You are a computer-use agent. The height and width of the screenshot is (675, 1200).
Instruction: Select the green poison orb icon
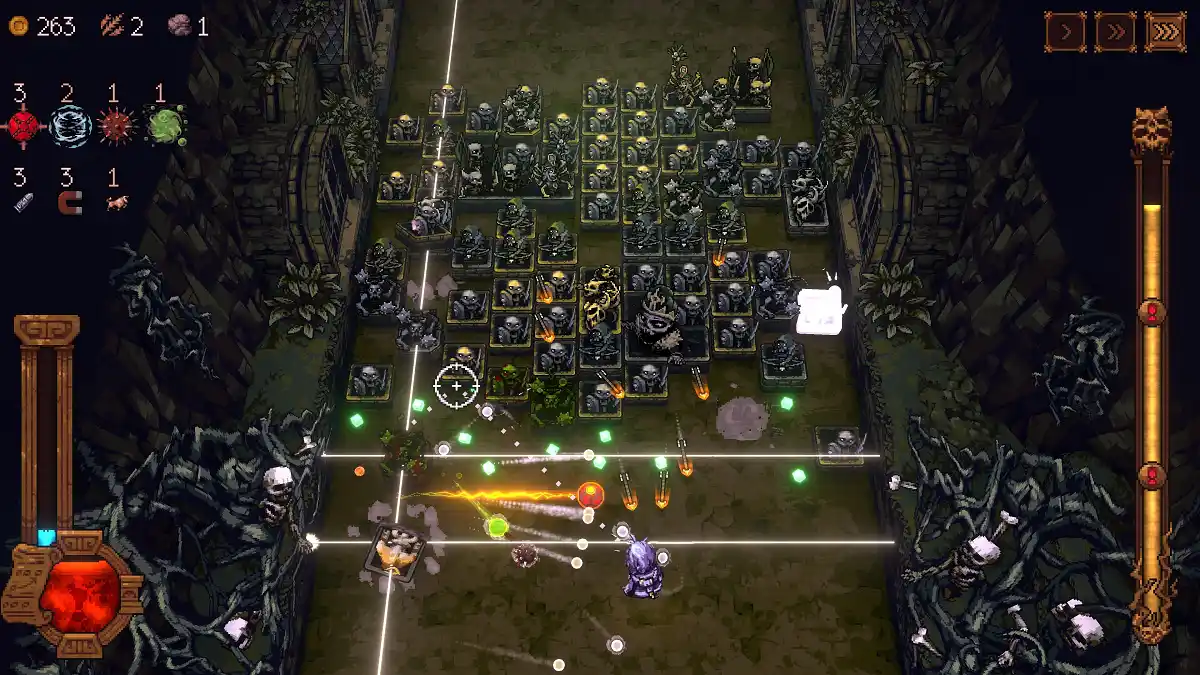click(163, 127)
